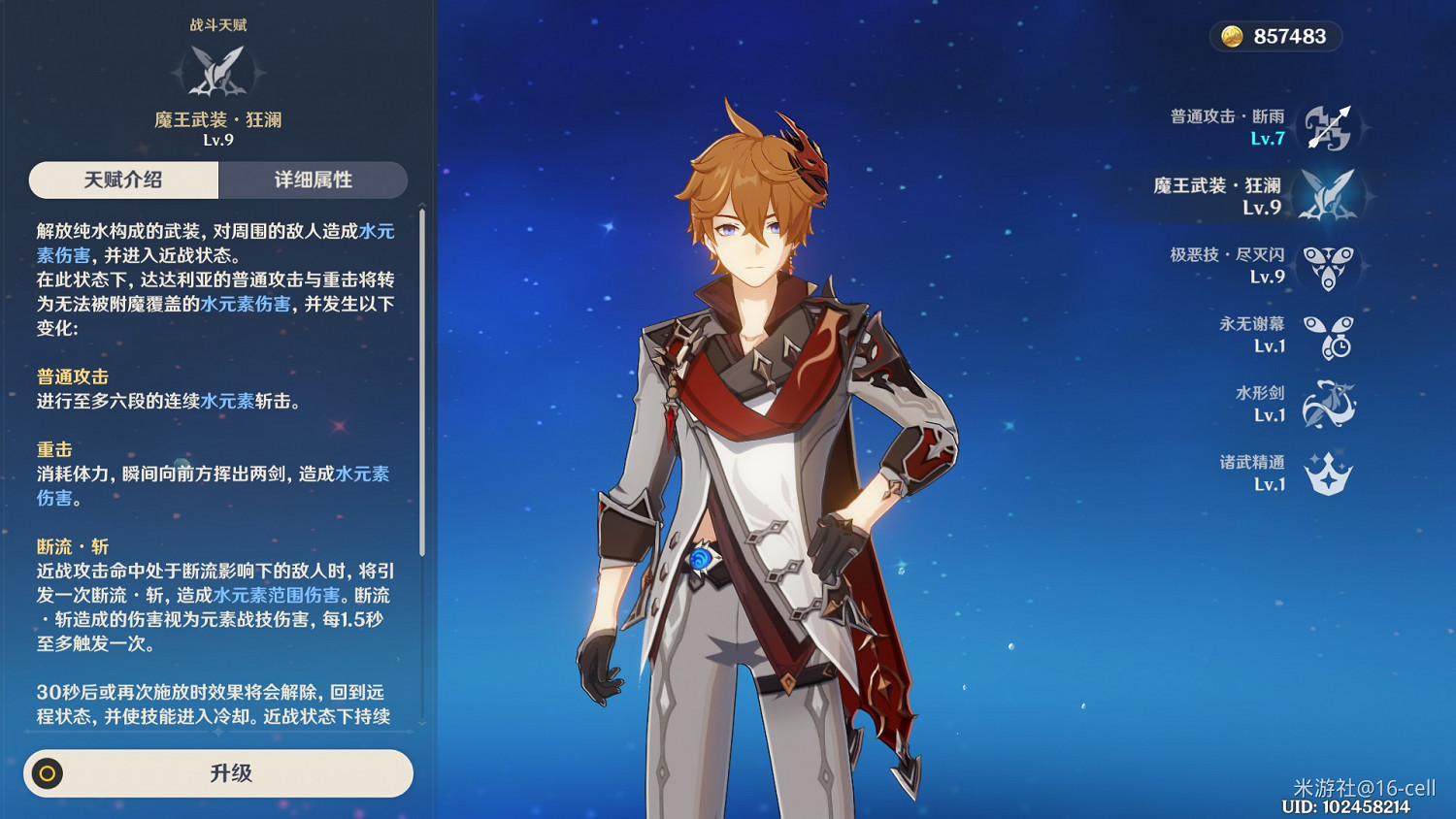Viewport: 1456px width, 819px height.
Task: Click the gold Mora coin icon
Action: pos(1231,37)
